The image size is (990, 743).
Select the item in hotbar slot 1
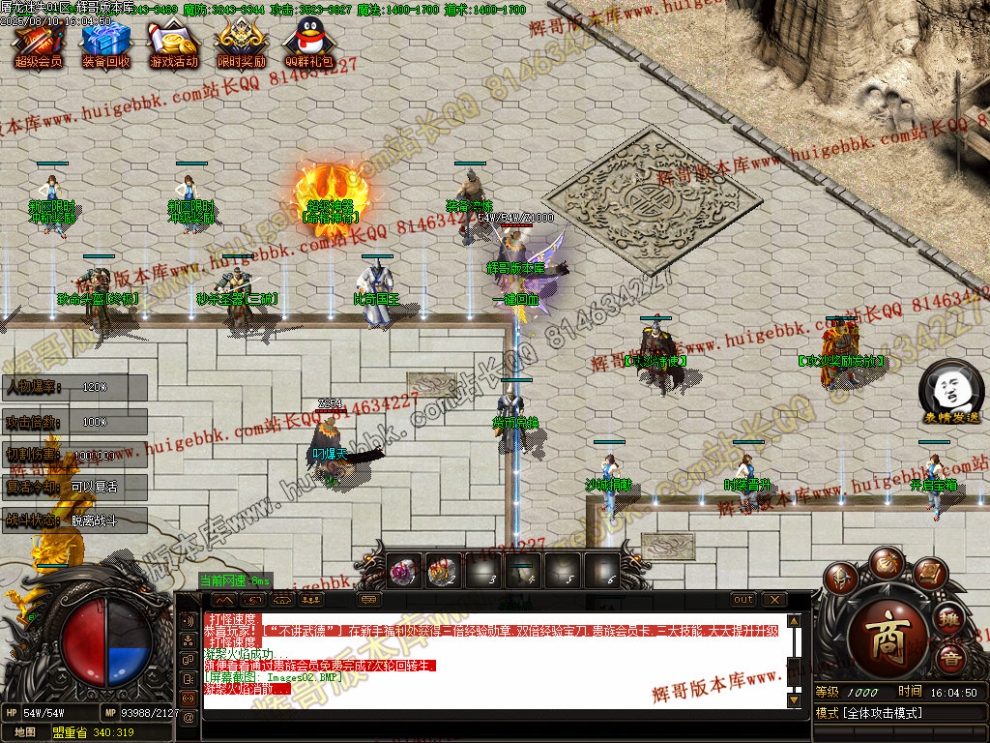coord(404,571)
